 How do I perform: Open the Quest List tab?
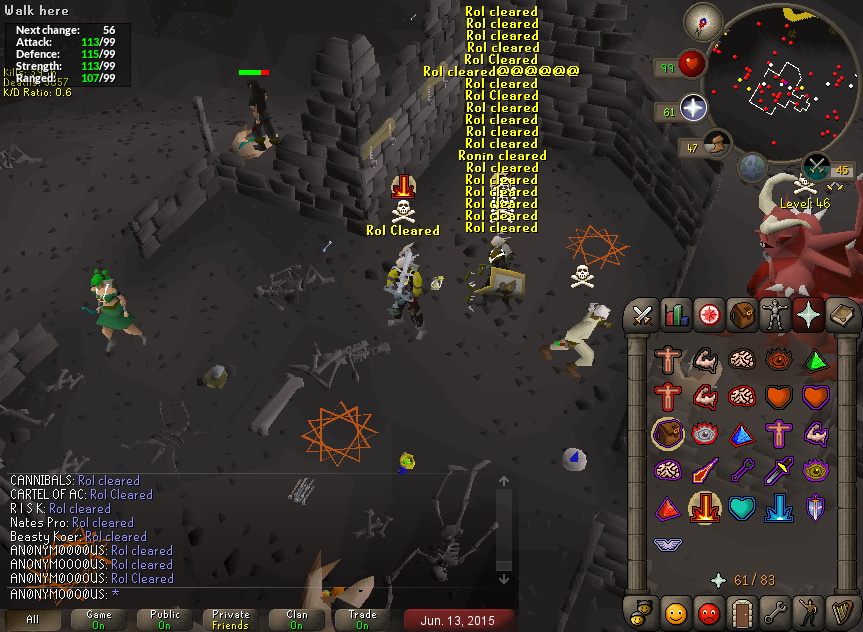(x=708, y=316)
